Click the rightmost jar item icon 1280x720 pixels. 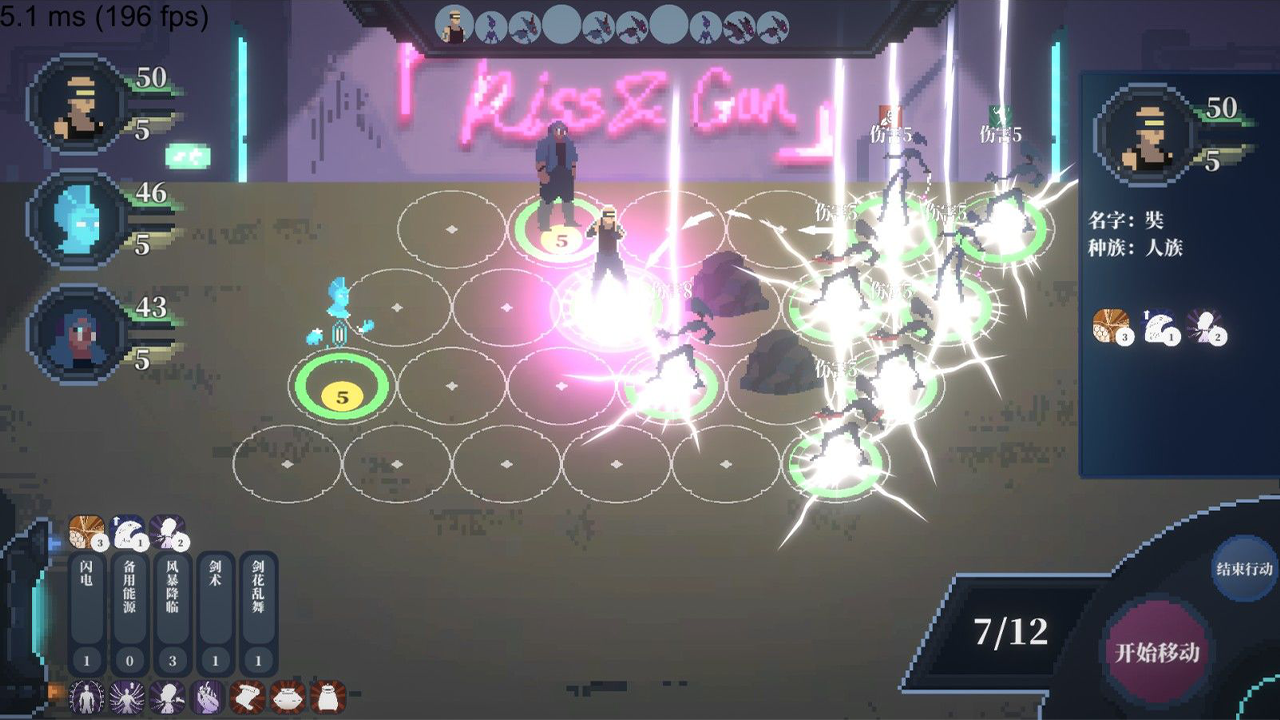328,698
